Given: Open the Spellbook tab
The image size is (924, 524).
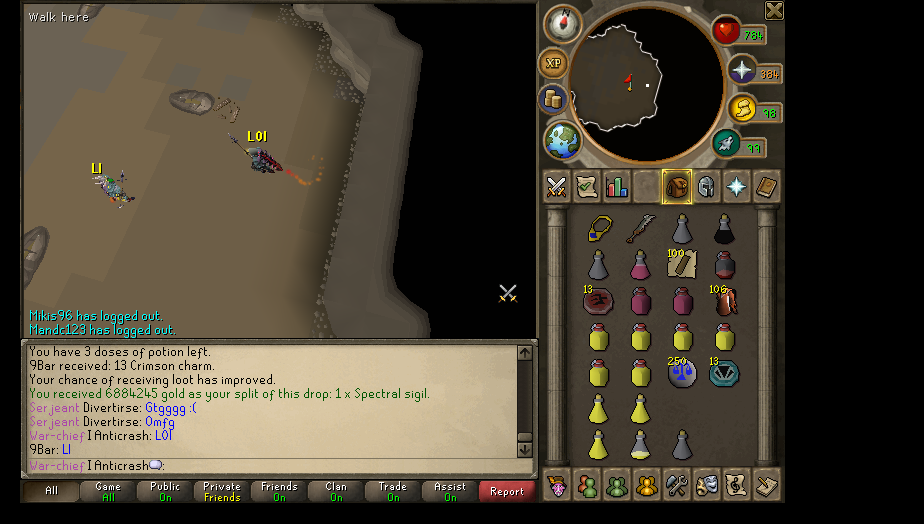Looking at the screenshot, I should coord(767,187).
